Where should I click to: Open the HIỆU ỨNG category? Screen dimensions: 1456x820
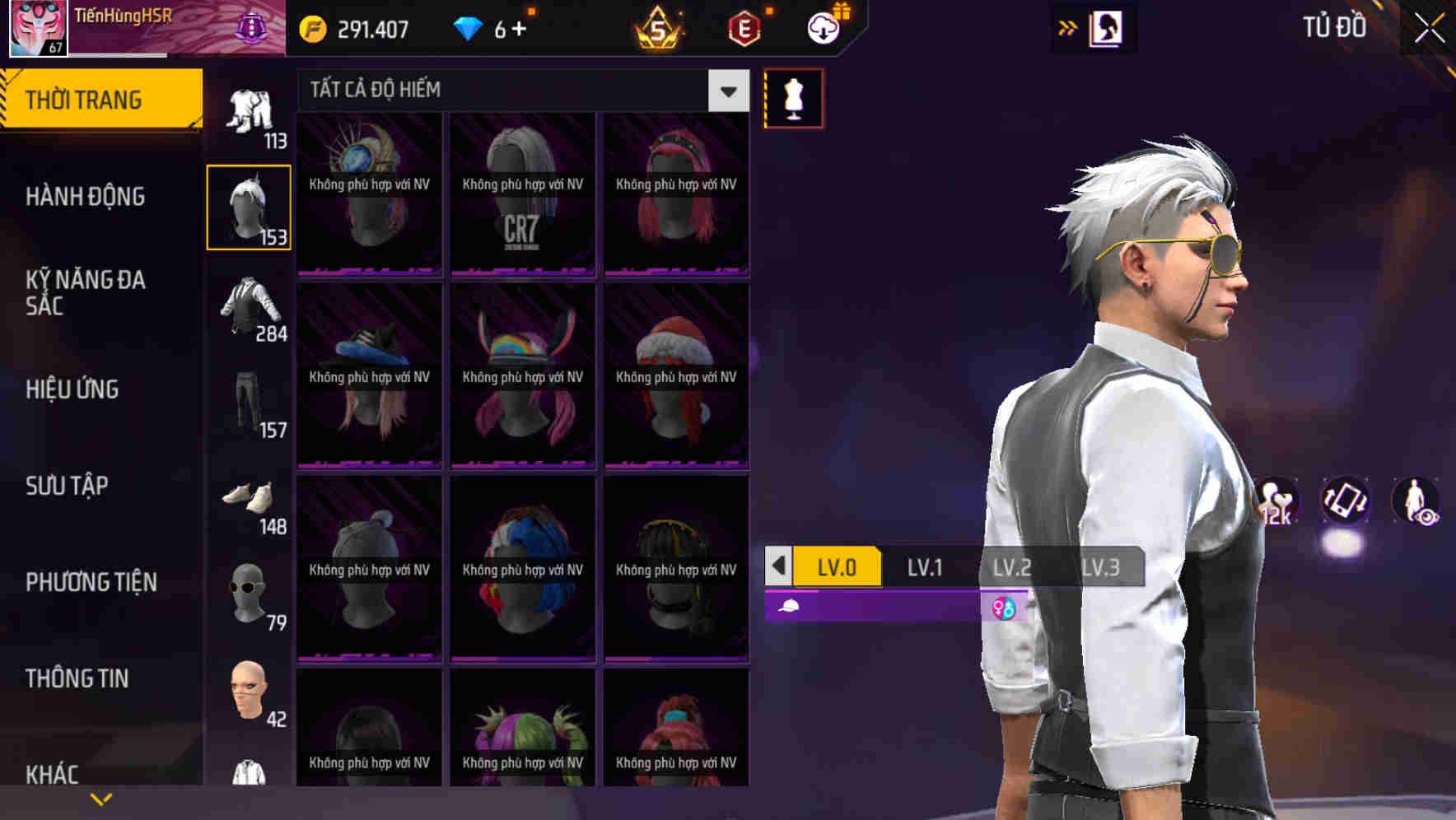[72, 389]
